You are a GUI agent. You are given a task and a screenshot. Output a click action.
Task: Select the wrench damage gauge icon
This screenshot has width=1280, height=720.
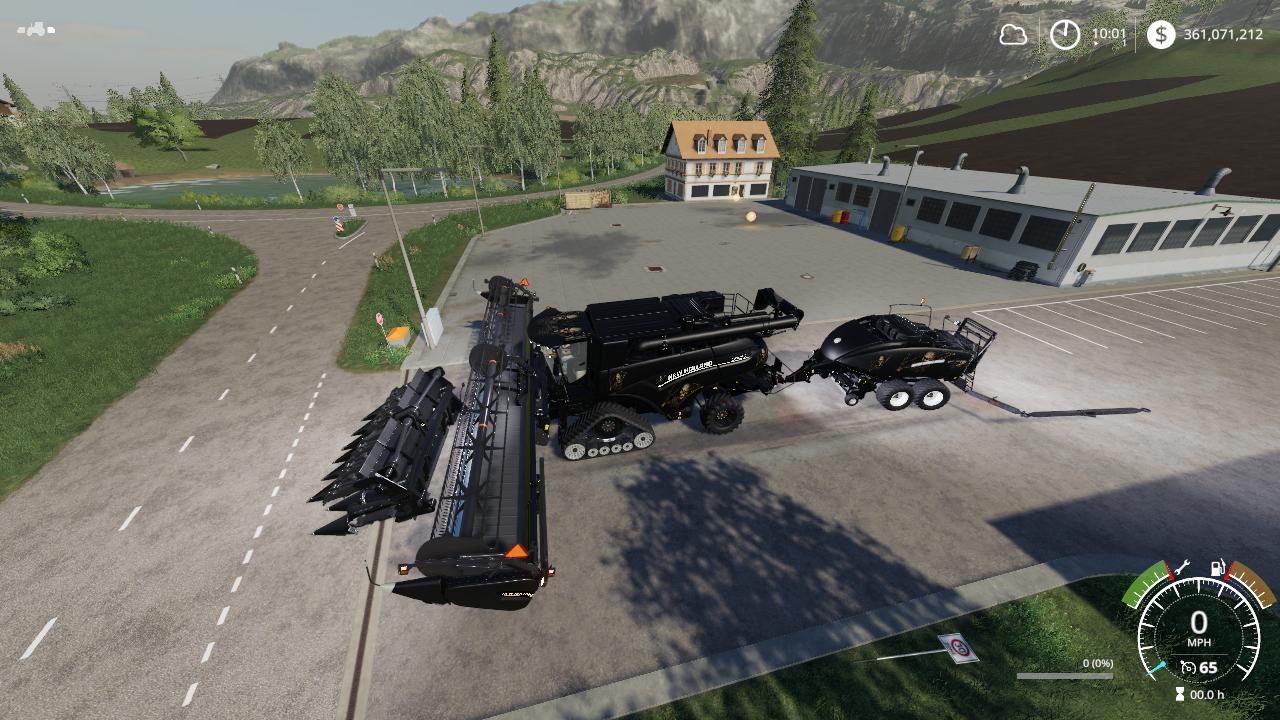tap(1181, 566)
